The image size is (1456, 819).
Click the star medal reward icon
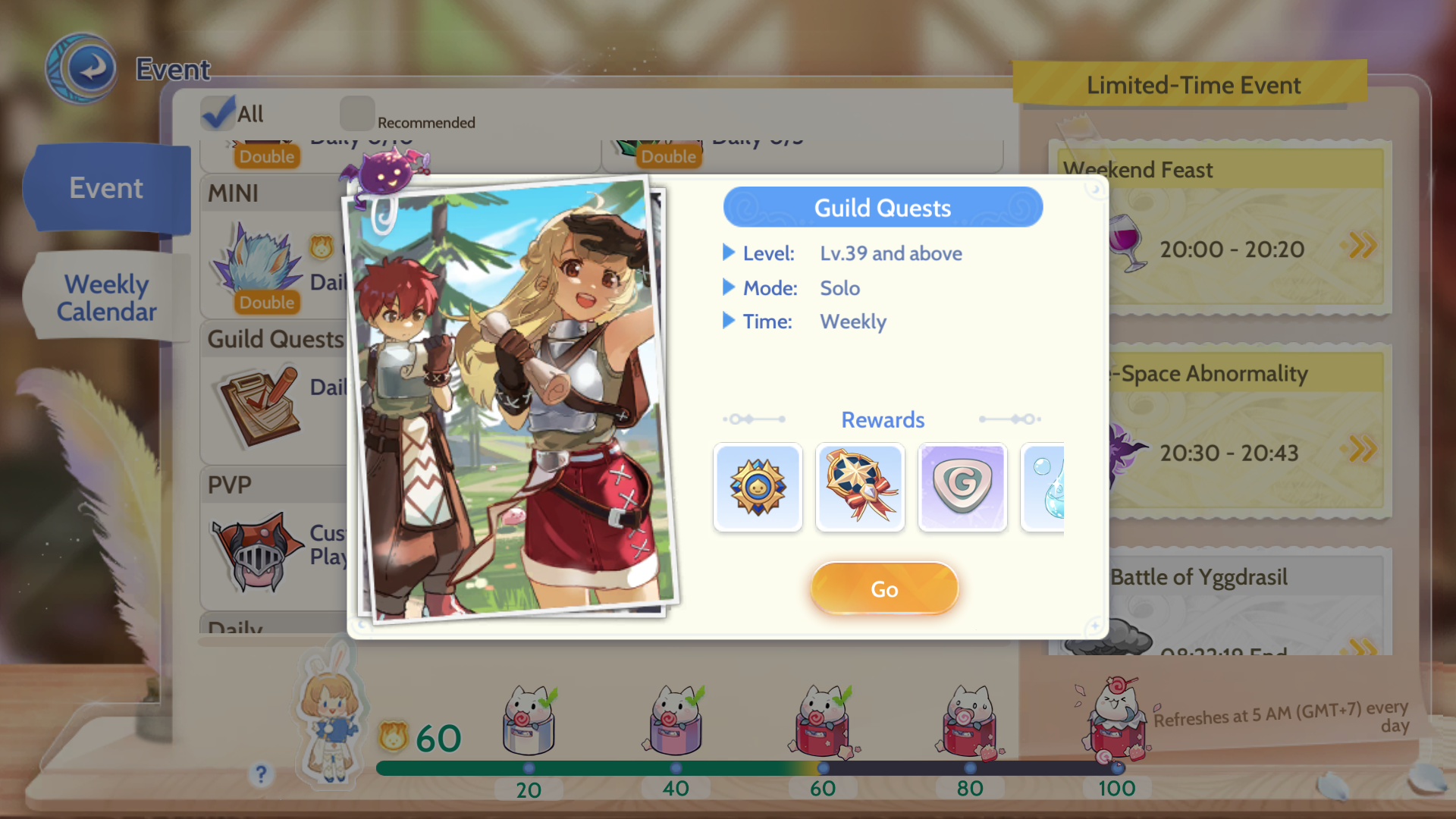(x=859, y=488)
